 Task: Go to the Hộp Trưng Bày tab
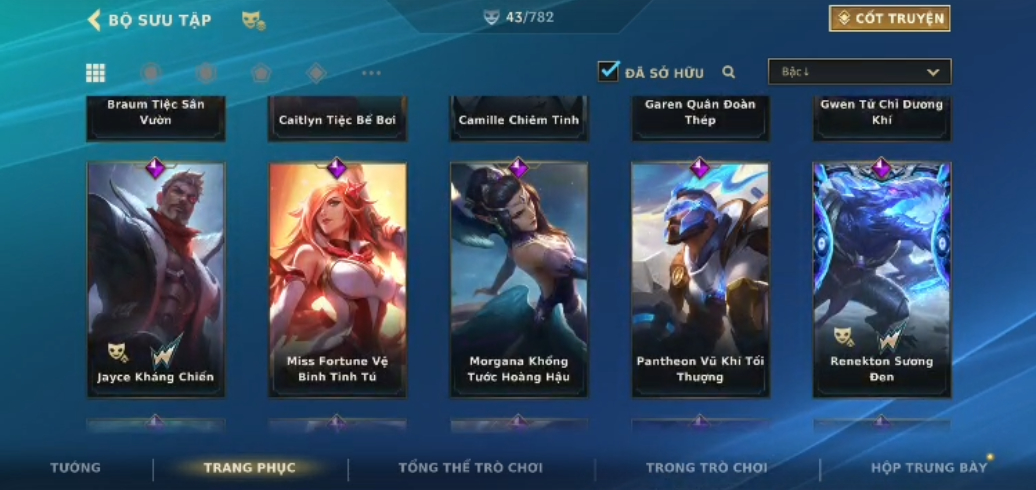928,468
